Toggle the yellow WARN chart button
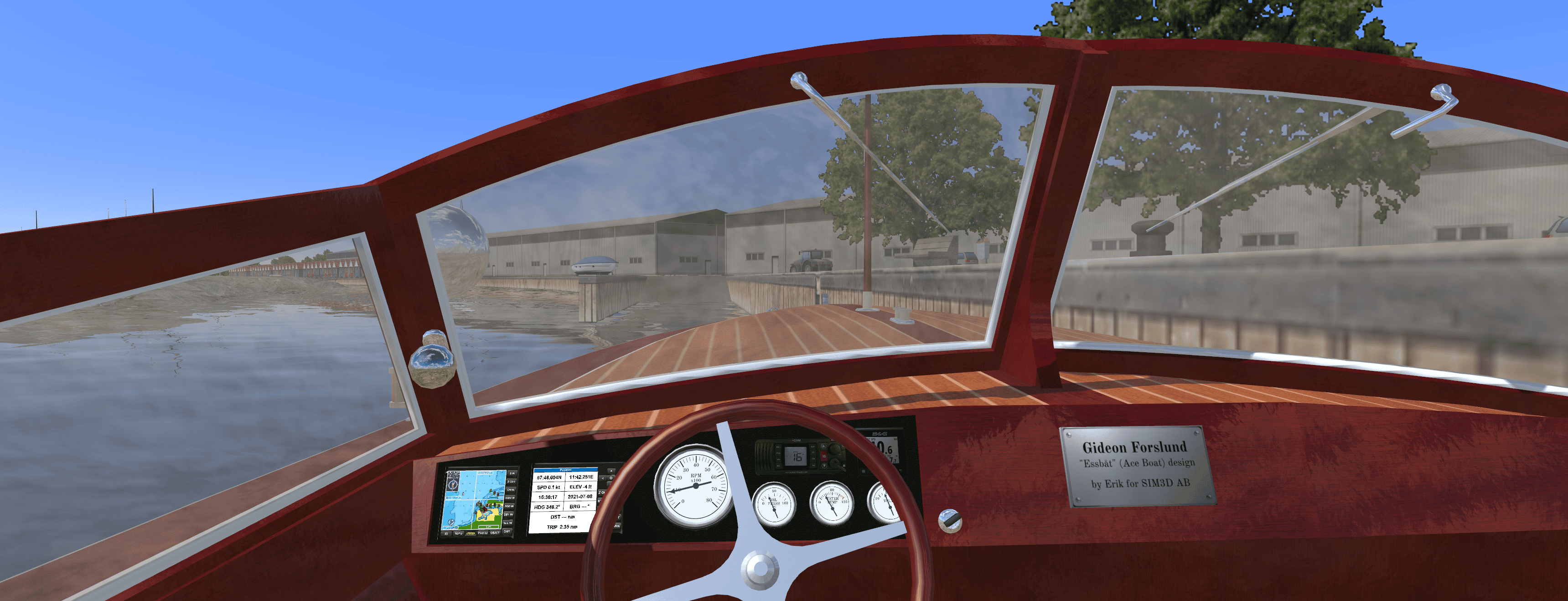Viewport: 1568px width, 601px height. click(471, 534)
